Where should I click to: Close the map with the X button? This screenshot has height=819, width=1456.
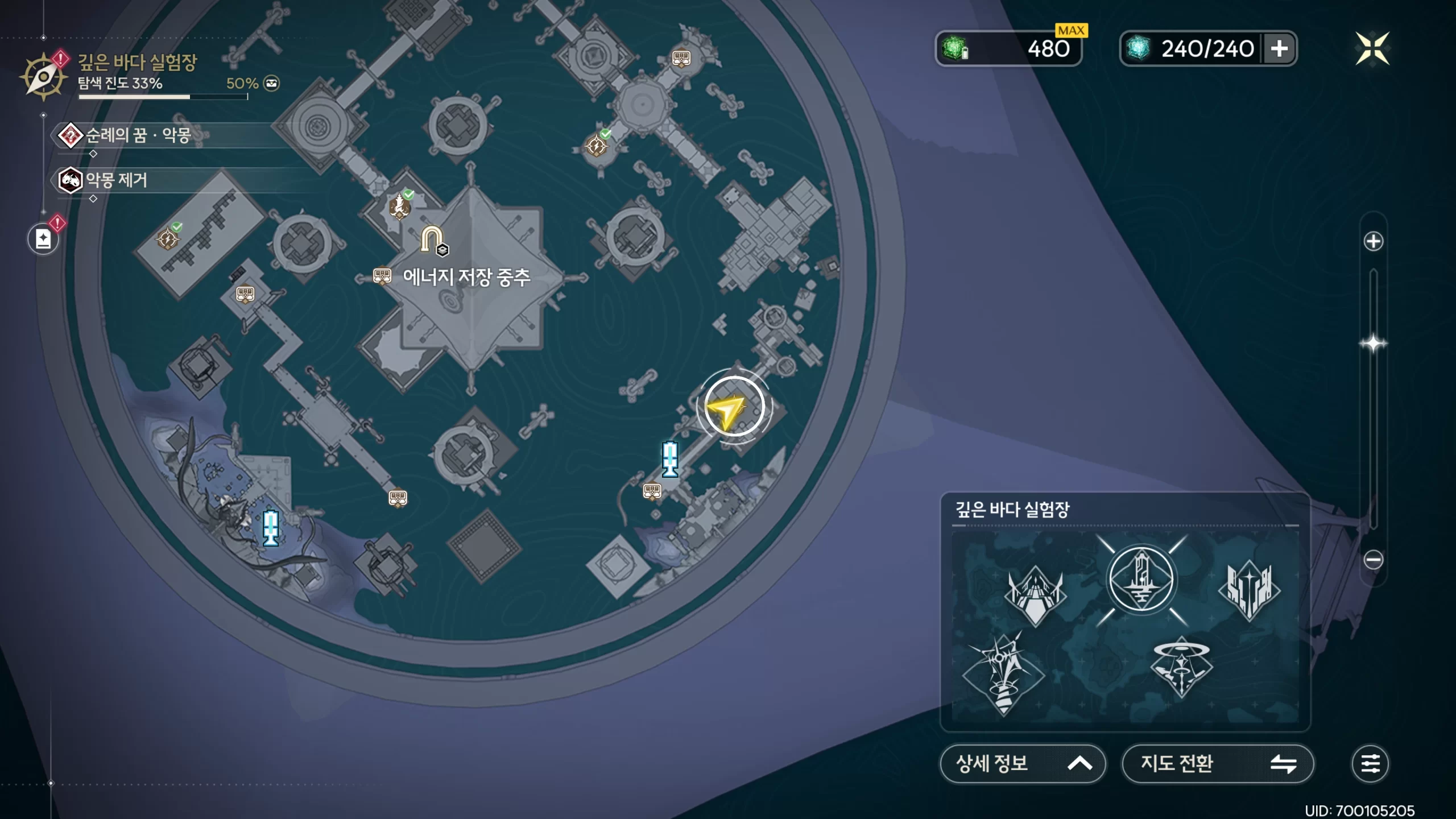1372,48
